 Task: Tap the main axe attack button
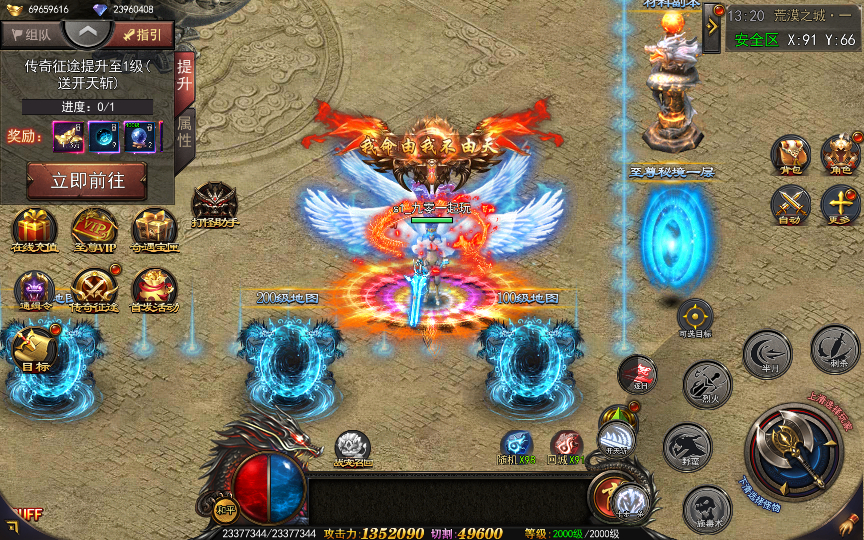point(795,452)
